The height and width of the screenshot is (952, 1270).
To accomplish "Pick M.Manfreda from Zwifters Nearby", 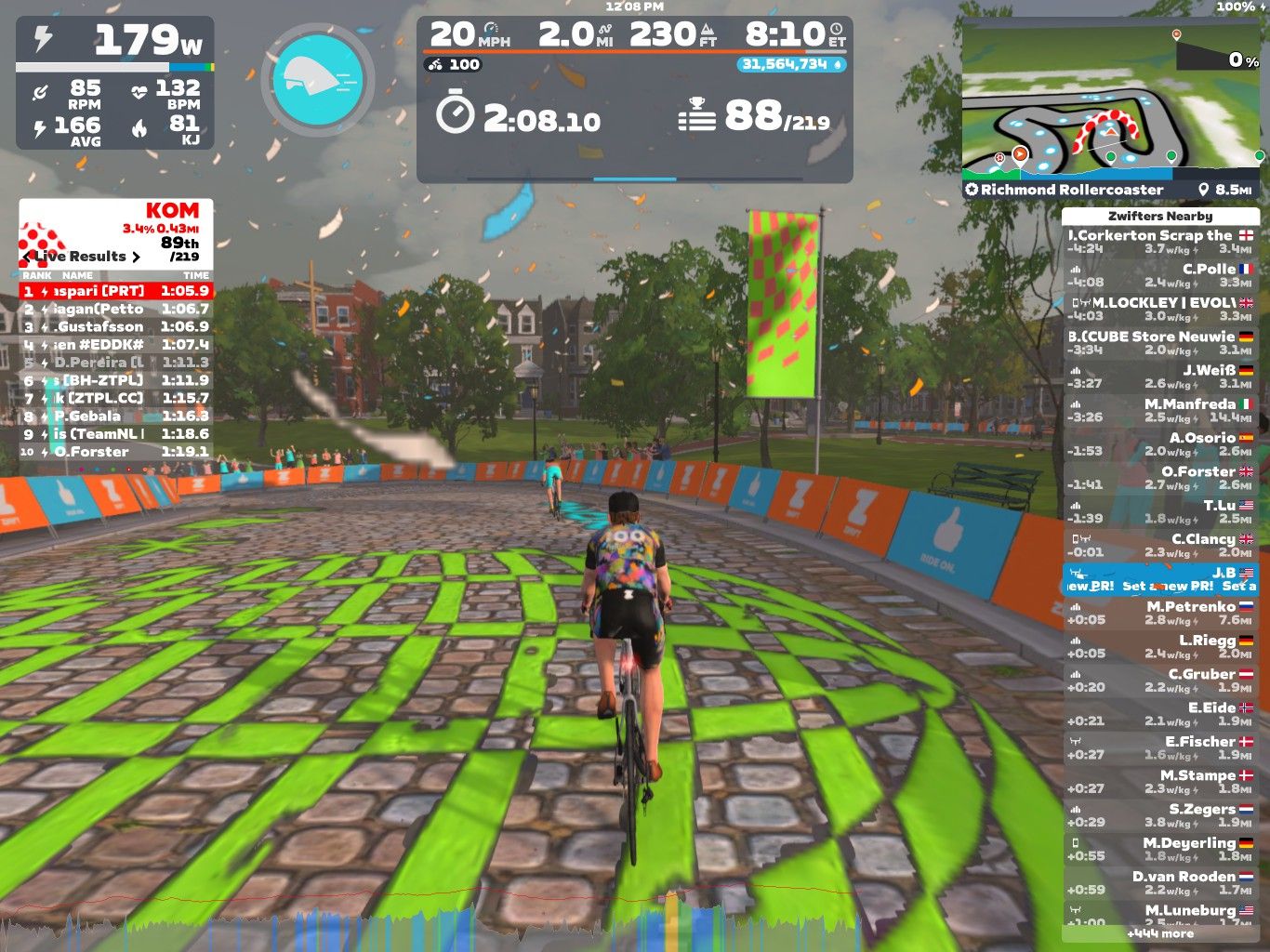I will [1160, 410].
